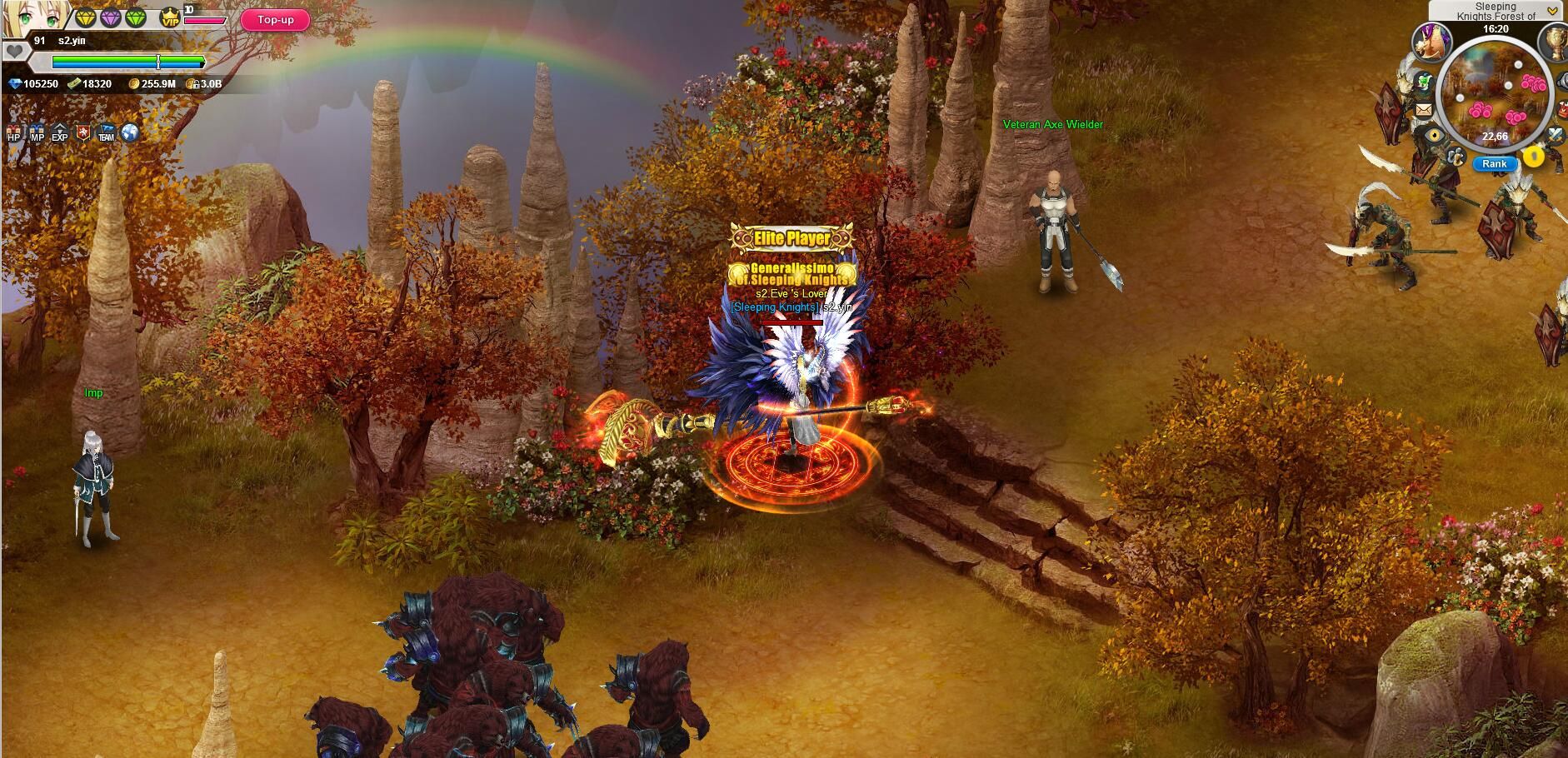Open the Rank button below minimap
Viewport: 1568px width, 758px height.
coord(1494,164)
